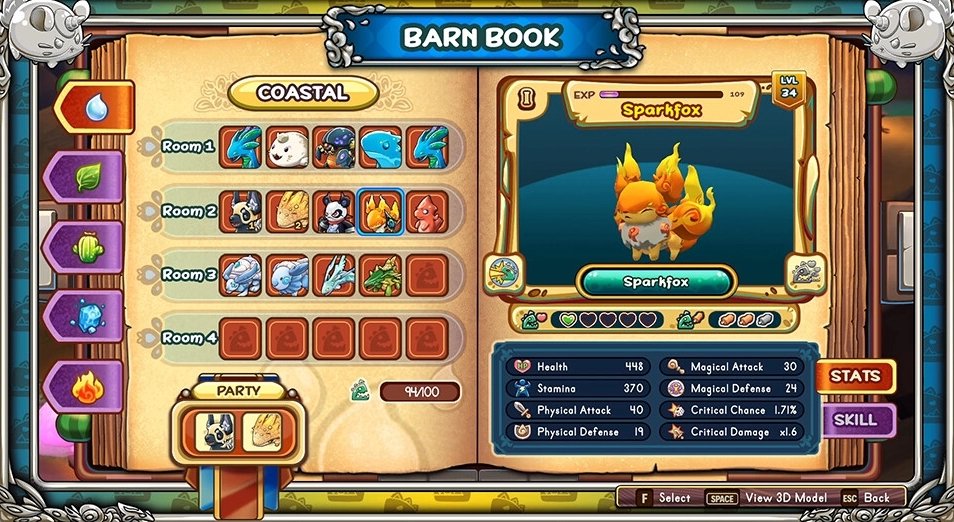Choose the dark armored monster in Room 1
This screenshot has width=954, height=522.
tap(333, 147)
